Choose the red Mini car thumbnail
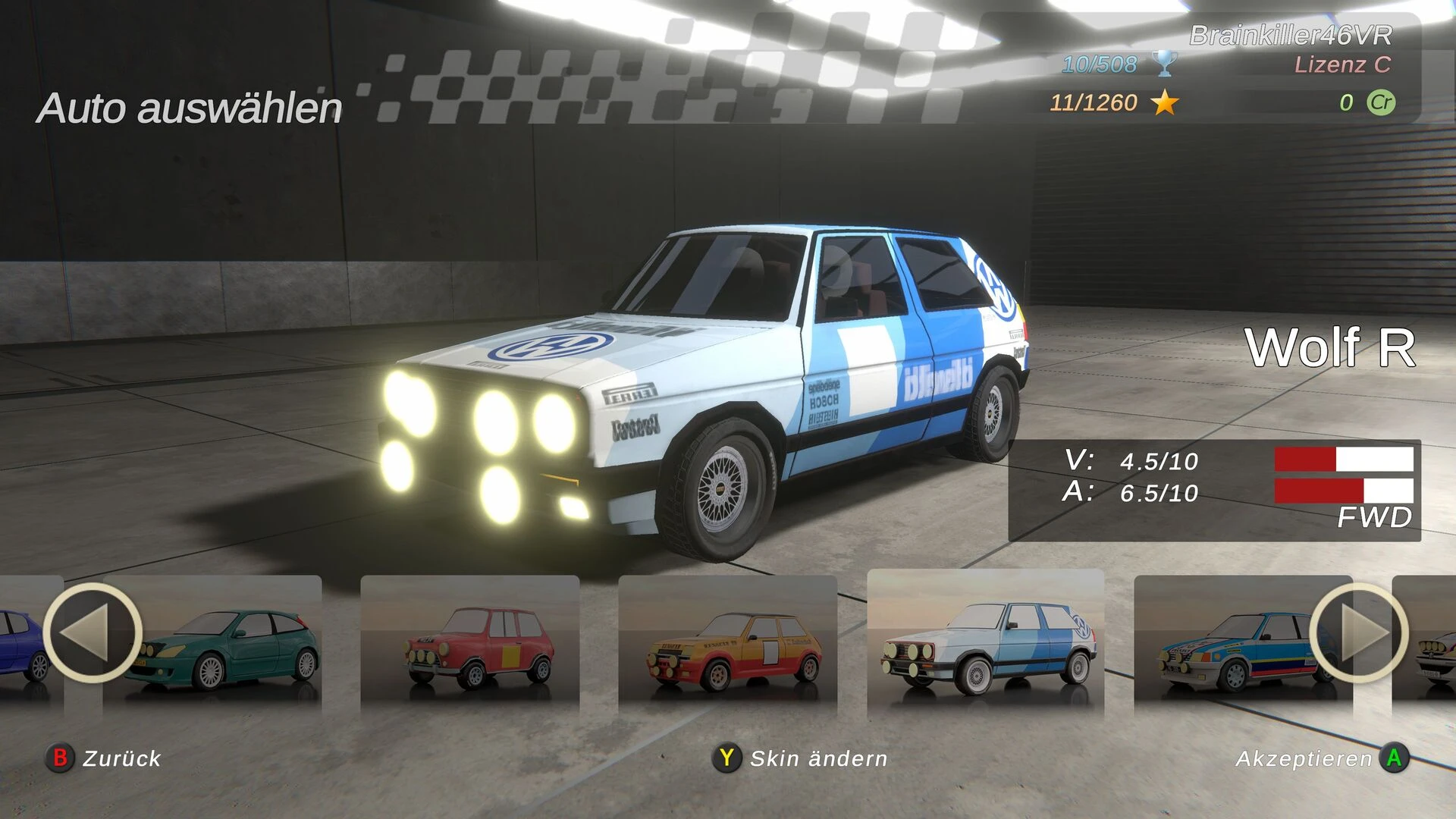 click(x=470, y=645)
